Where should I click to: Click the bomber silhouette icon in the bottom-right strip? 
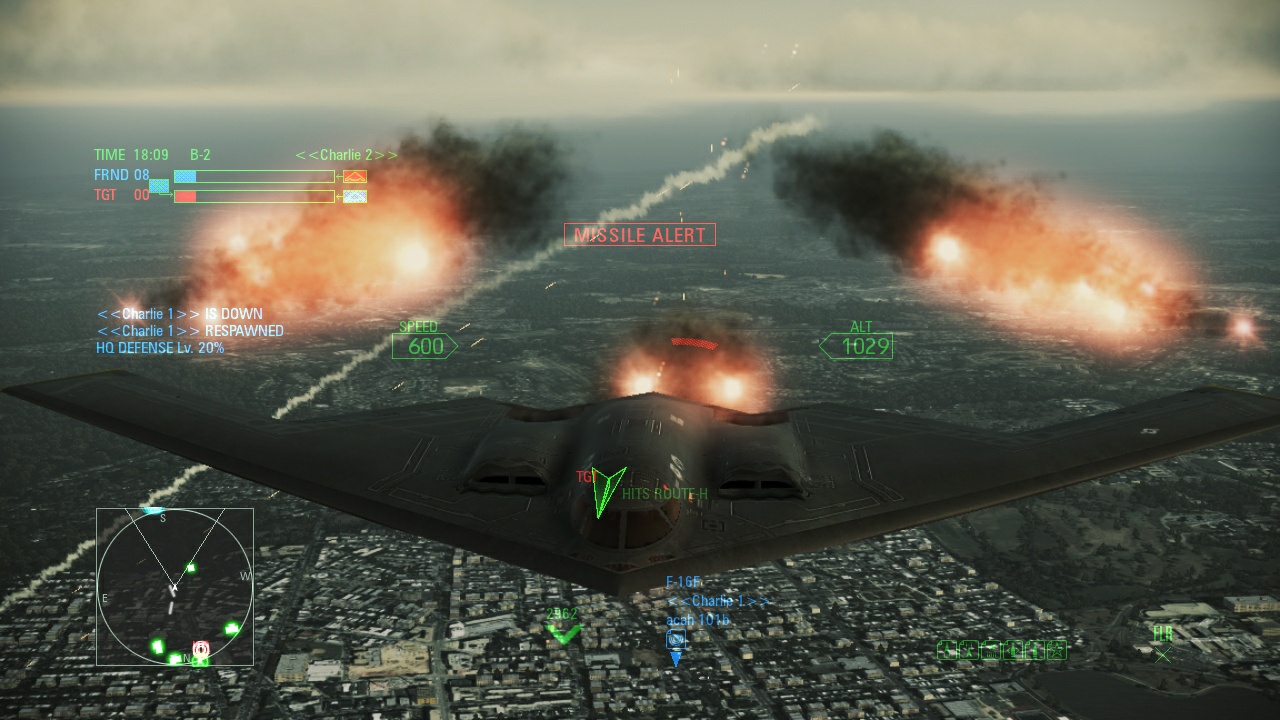click(x=990, y=649)
